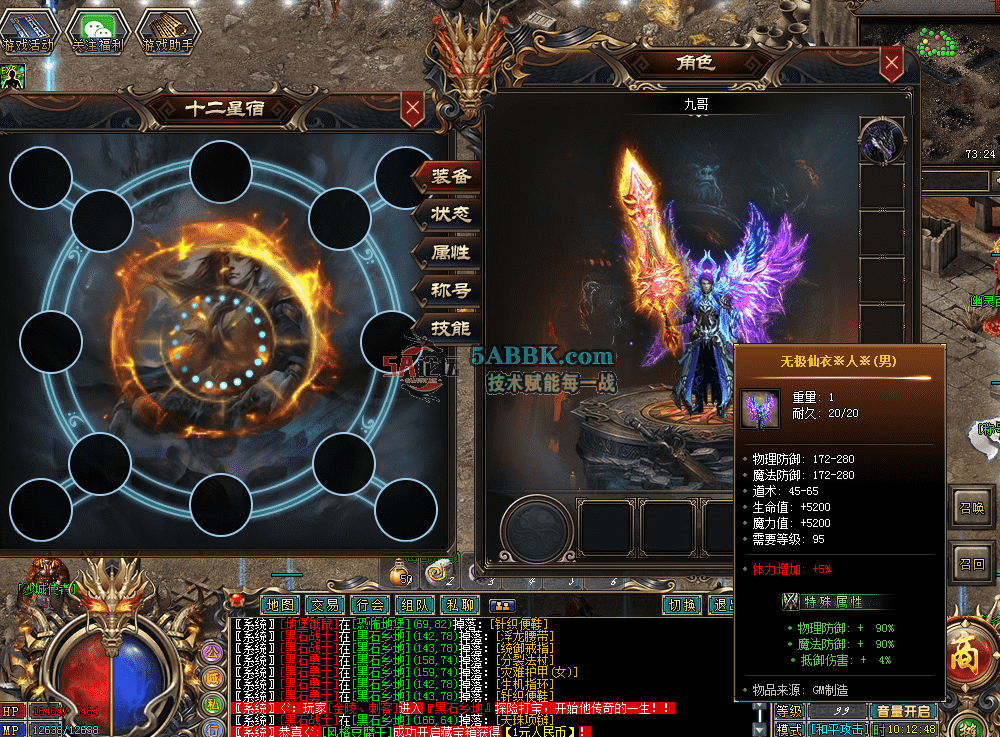1000x737 pixels.
Task: Close the 角色 character window
Action: [x=892, y=64]
